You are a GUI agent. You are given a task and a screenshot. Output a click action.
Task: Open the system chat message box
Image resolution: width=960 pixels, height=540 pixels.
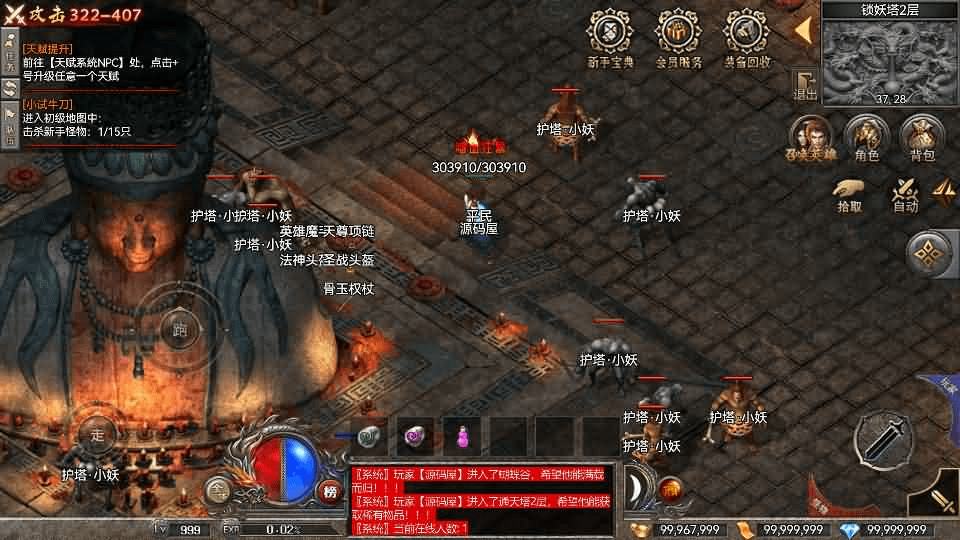(483, 500)
